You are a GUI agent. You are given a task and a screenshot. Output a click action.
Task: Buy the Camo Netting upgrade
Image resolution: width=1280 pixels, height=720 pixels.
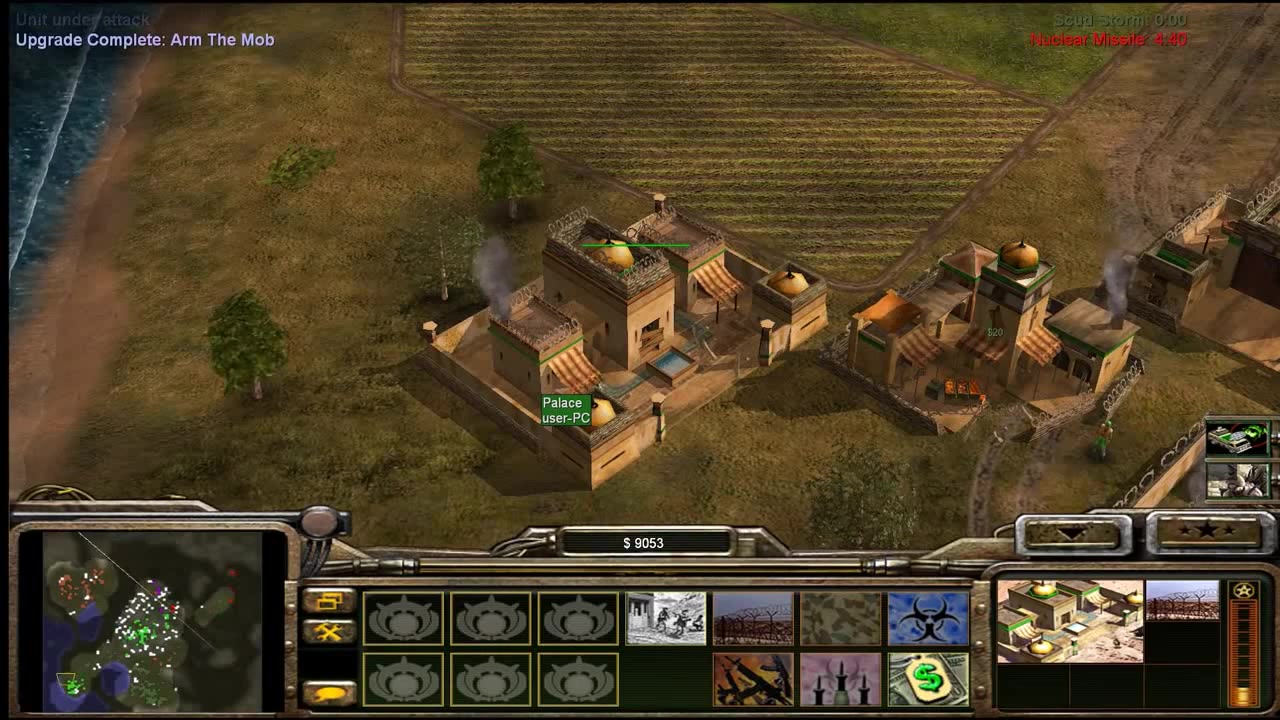tap(840, 618)
